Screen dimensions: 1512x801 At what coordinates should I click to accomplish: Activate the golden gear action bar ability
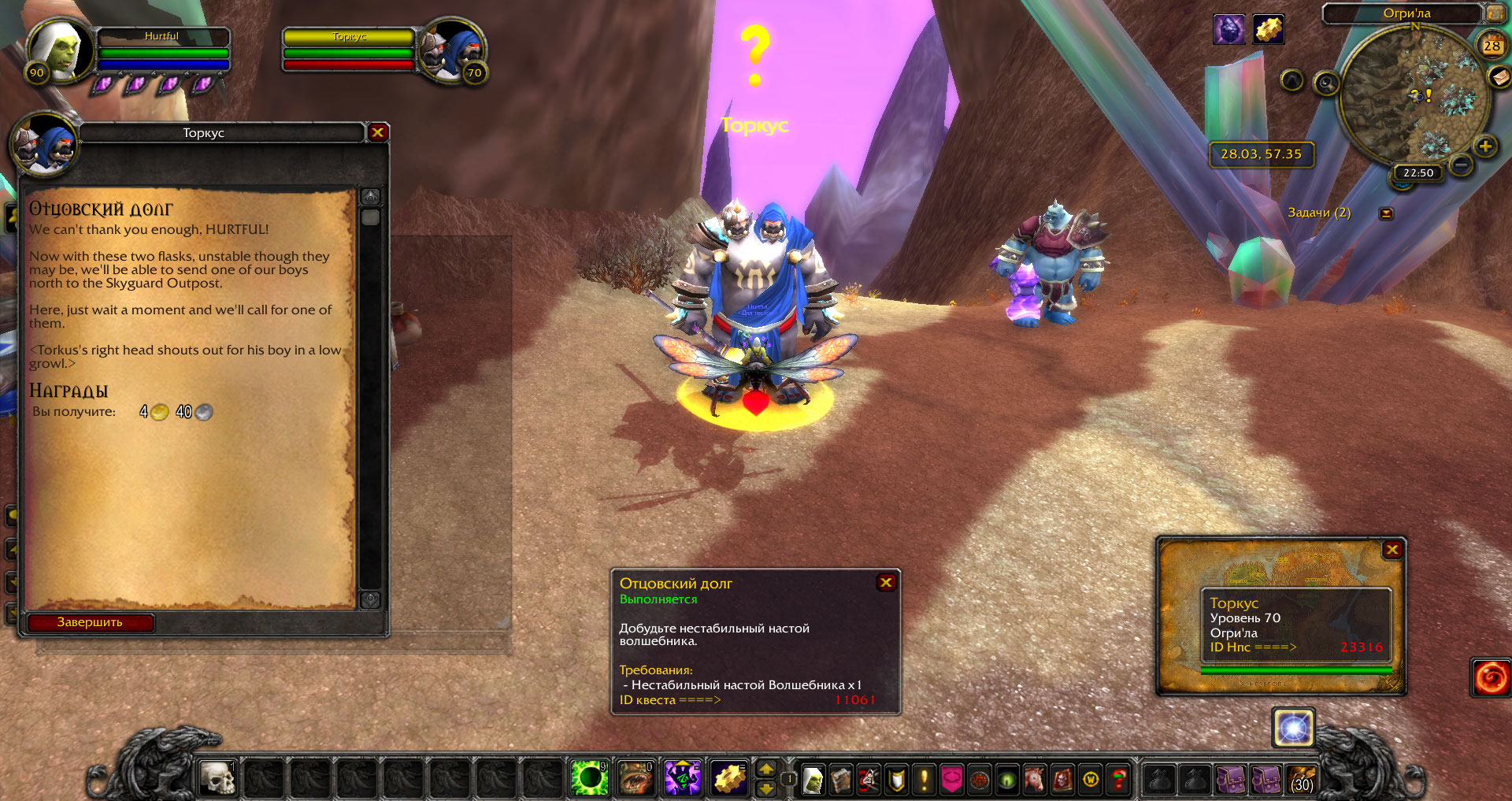pos(729,779)
